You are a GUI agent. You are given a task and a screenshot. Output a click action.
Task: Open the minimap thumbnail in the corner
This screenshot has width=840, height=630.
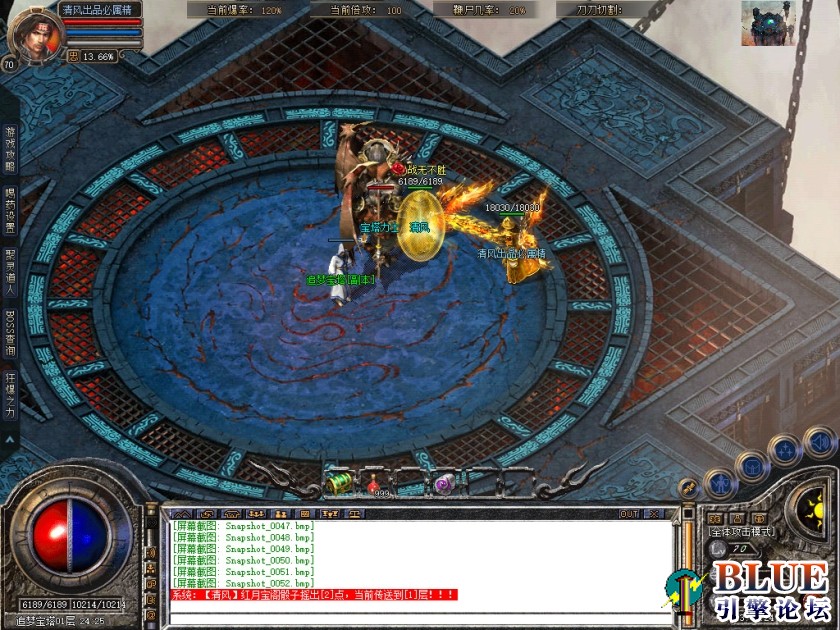(768, 23)
